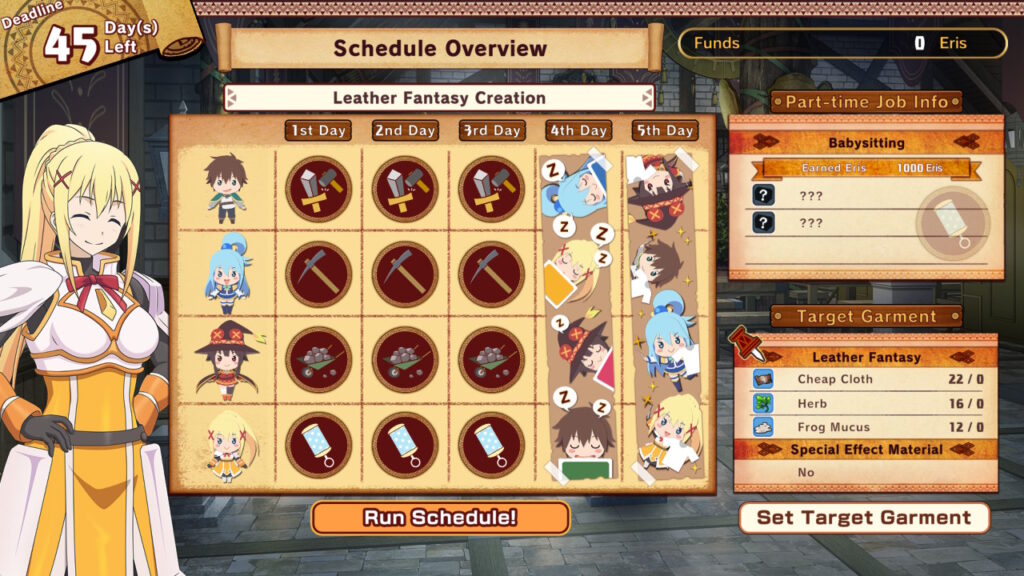This screenshot has height=576, width=1024.
Task: Choose Darkness's 3rd Day babysitting slot
Action: [491, 445]
